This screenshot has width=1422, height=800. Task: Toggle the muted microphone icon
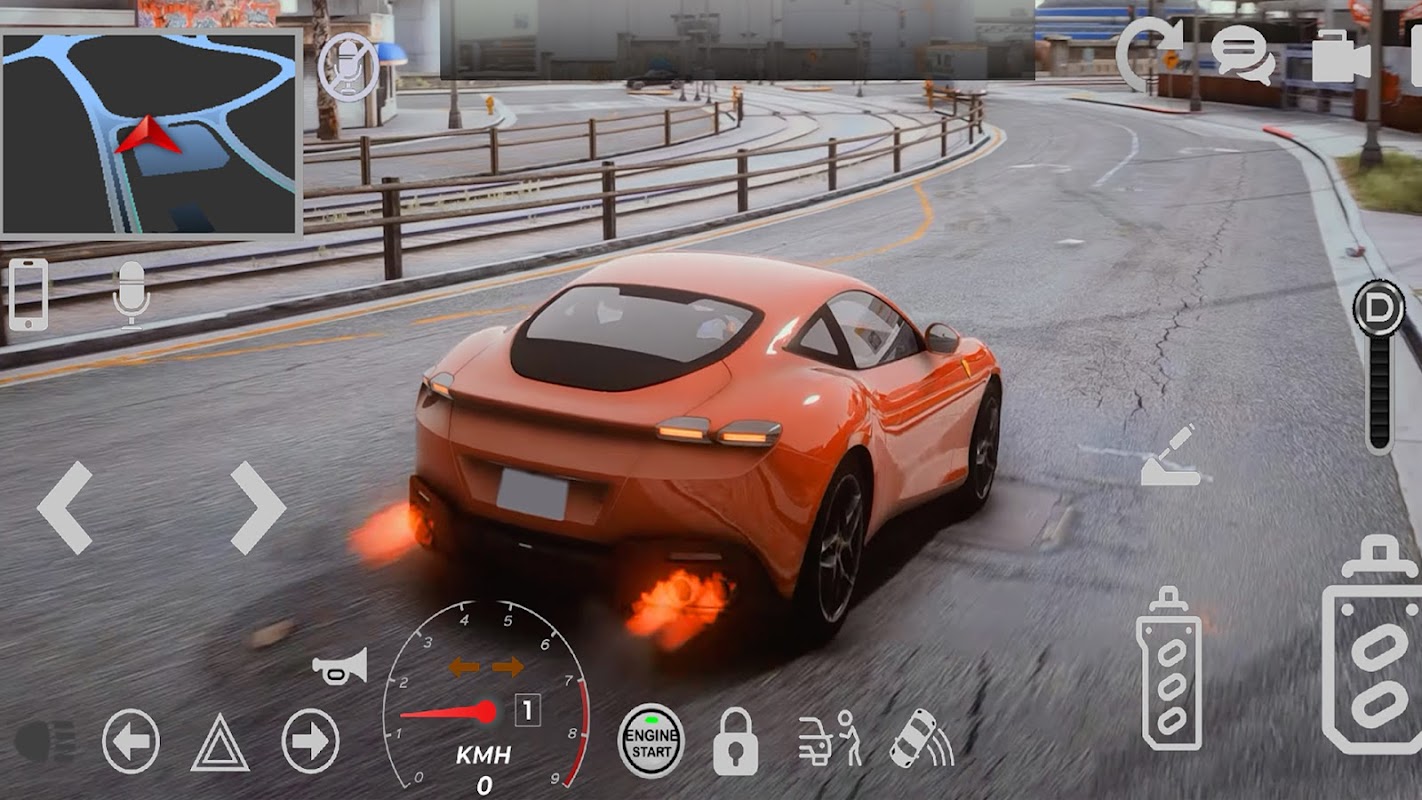pos(348,69)
